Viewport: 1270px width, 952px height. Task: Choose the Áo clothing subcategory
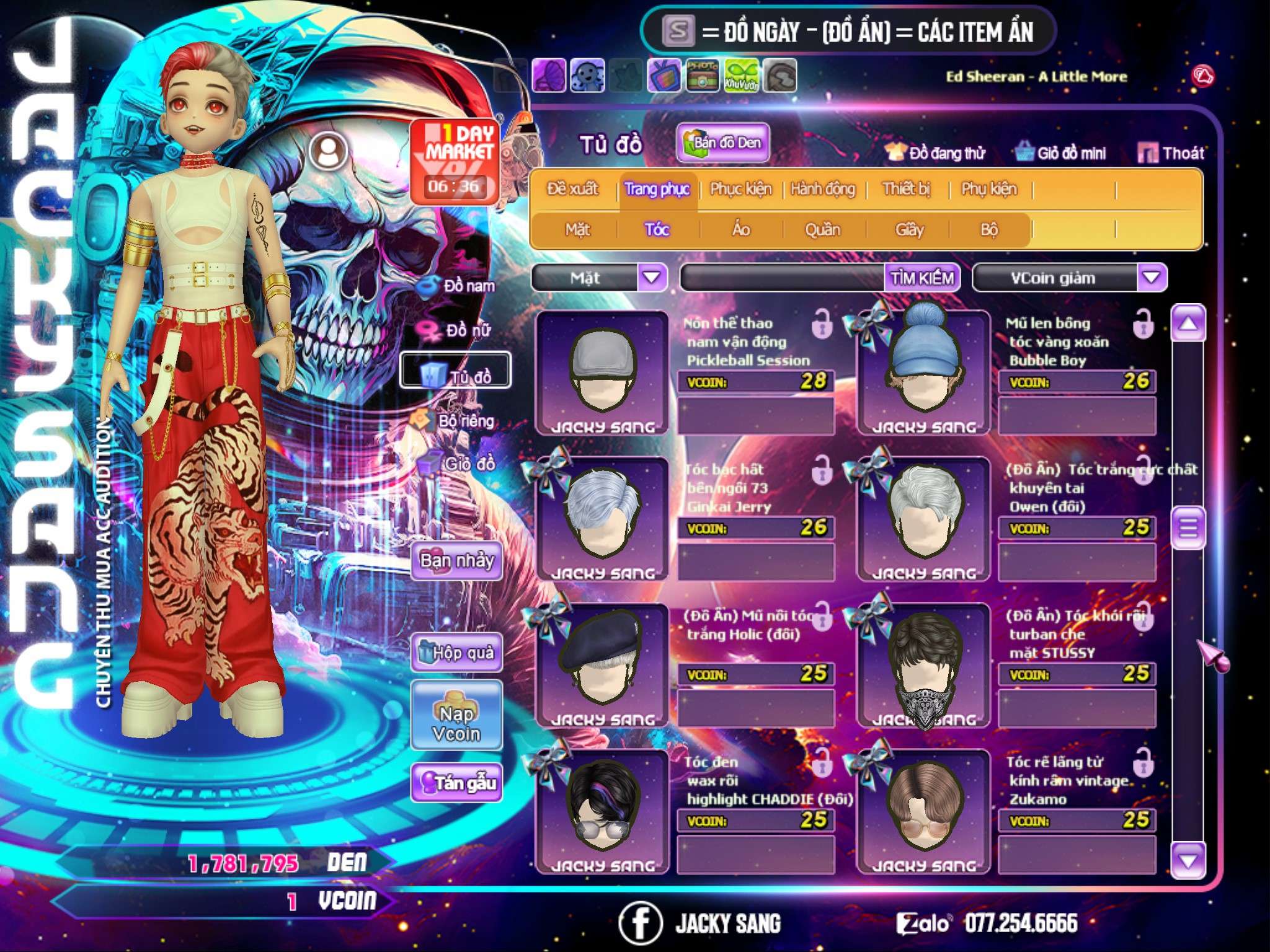tap(740, 230)
